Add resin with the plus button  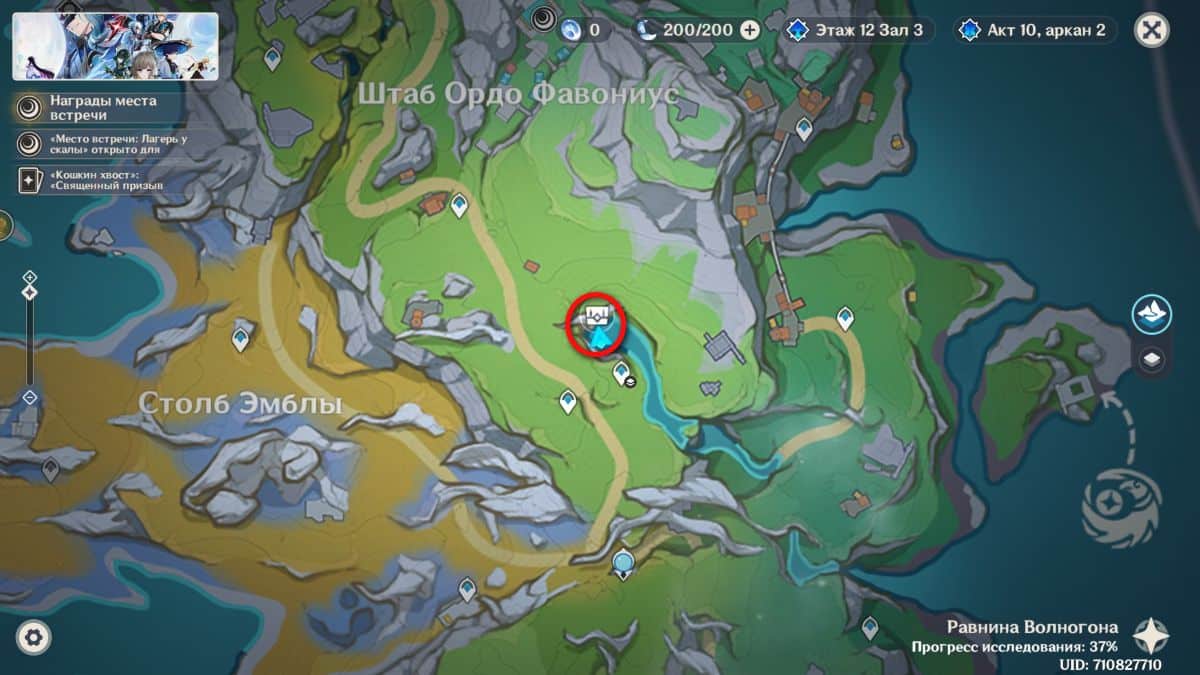point(750,30)
